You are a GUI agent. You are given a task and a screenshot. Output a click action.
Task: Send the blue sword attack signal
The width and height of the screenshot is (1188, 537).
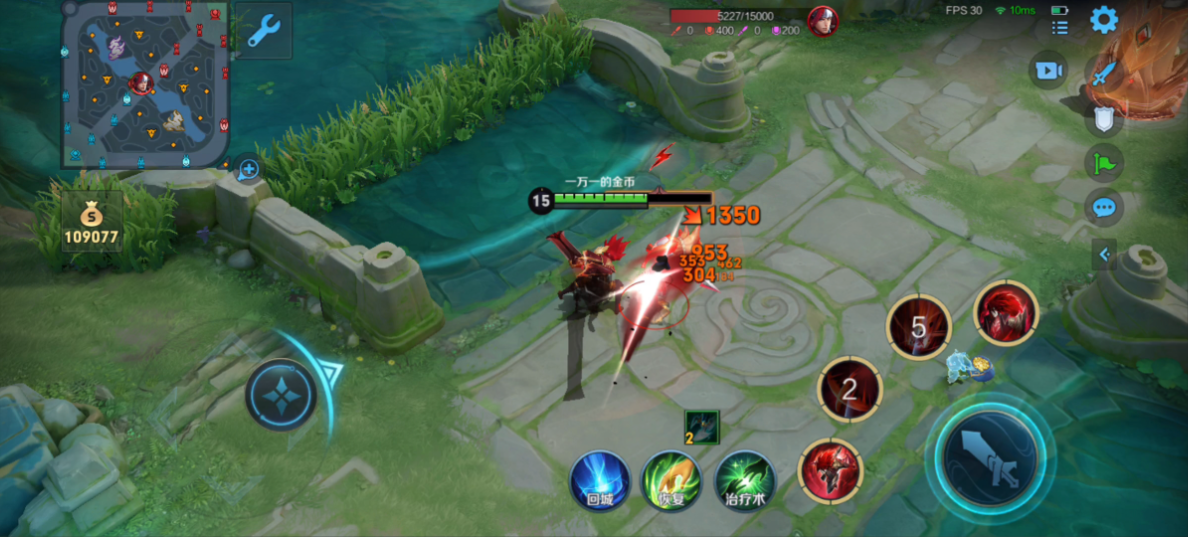(1103, 74)
